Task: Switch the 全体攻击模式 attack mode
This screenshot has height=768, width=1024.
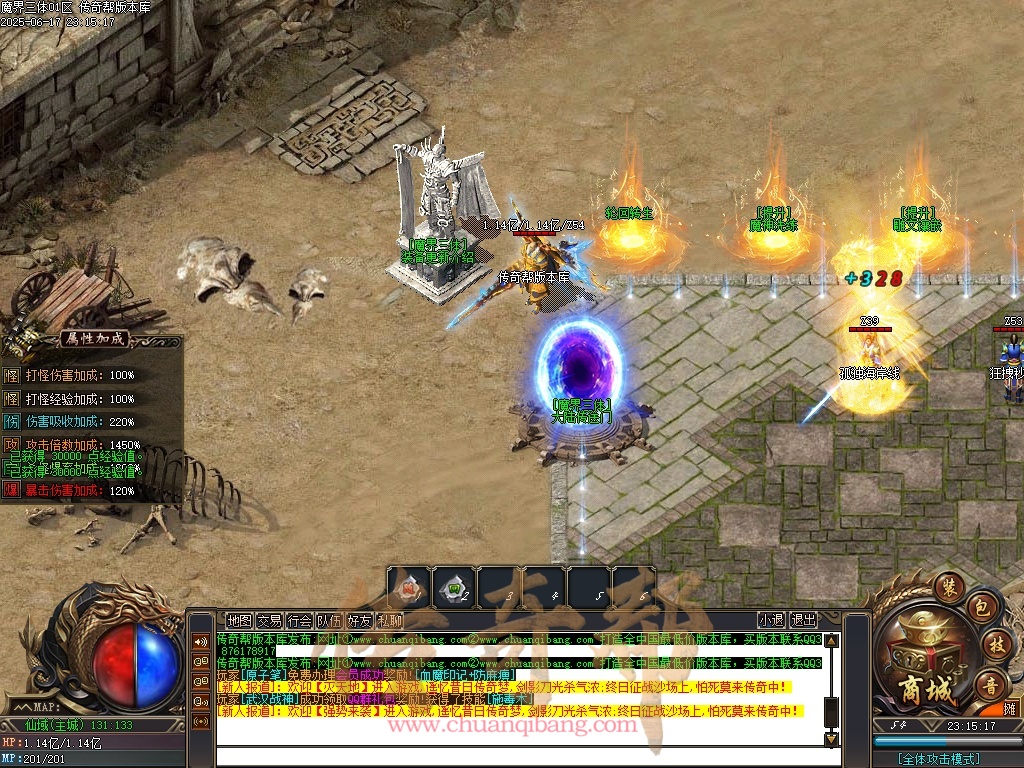Action: point(938,759)
